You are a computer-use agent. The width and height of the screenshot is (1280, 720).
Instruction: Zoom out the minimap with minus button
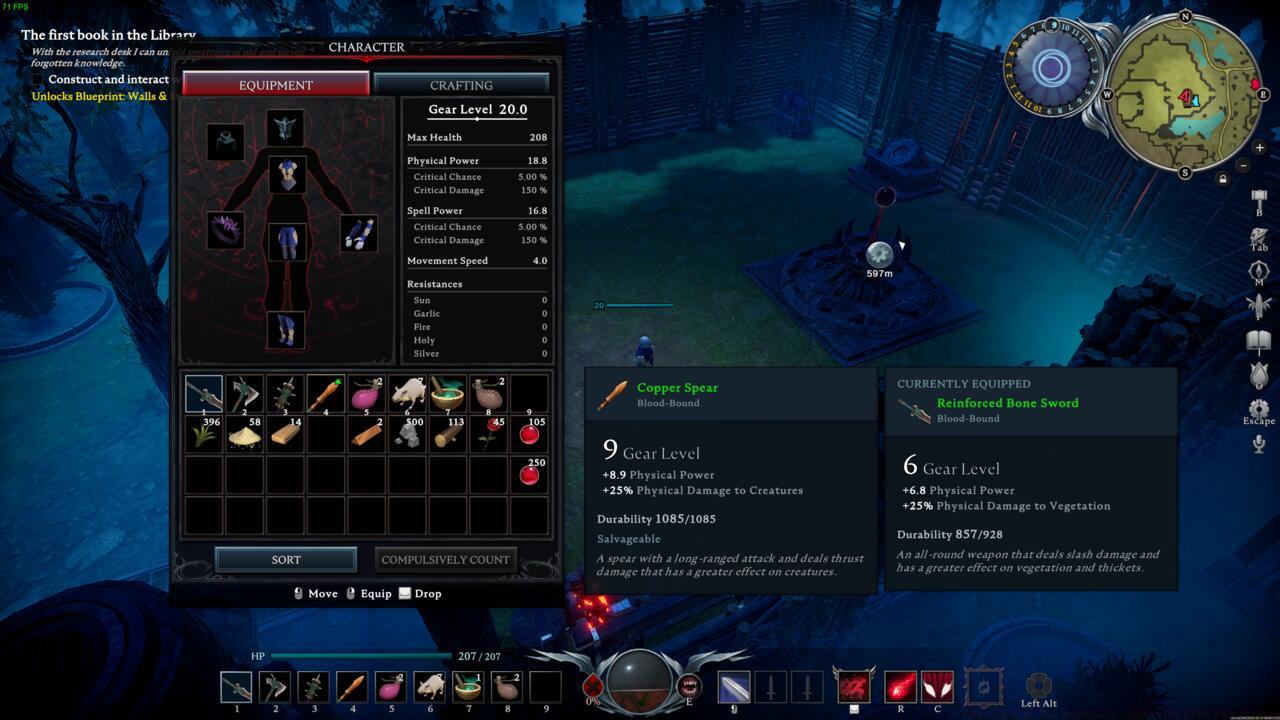[x=1244, y=165]
